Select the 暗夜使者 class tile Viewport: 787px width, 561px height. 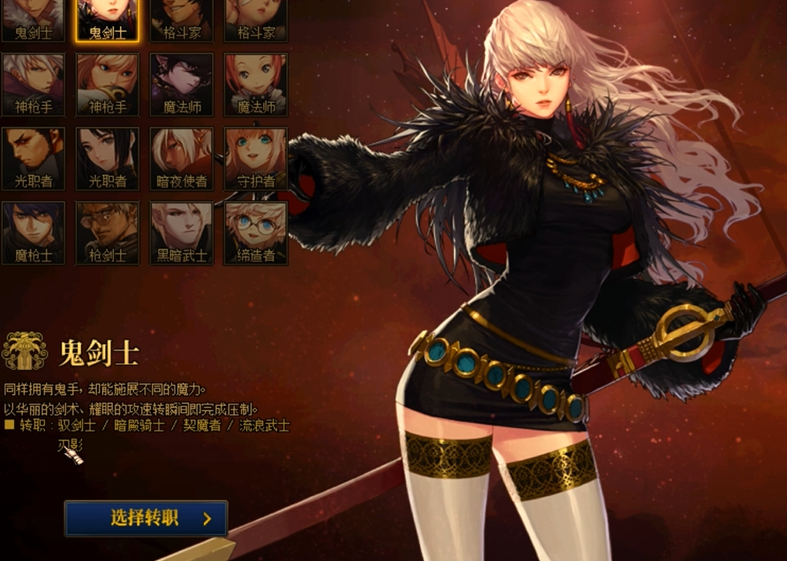click(x=181, y=158)
